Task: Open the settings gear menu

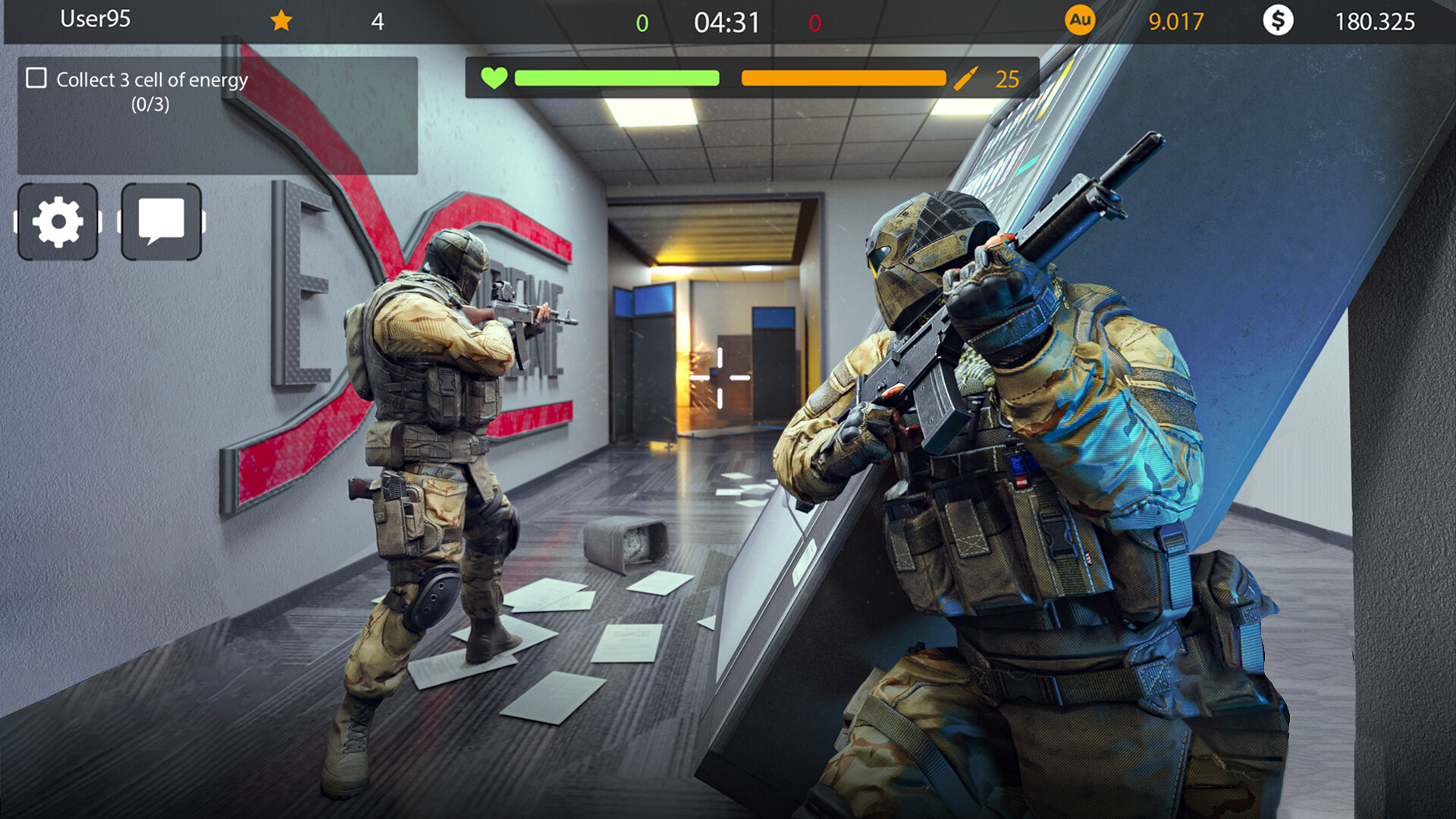Action: (x=57, y=221)
